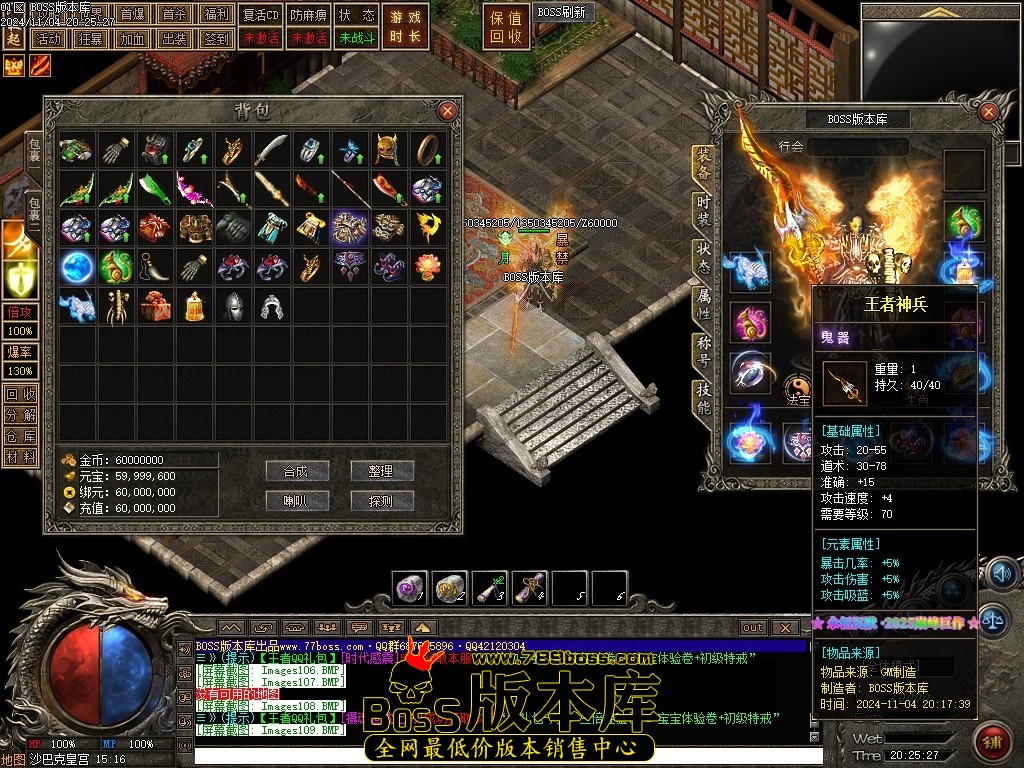Select the golden lantern item in bag
This screenshot has height=768, width=1024.
[193, 304]
